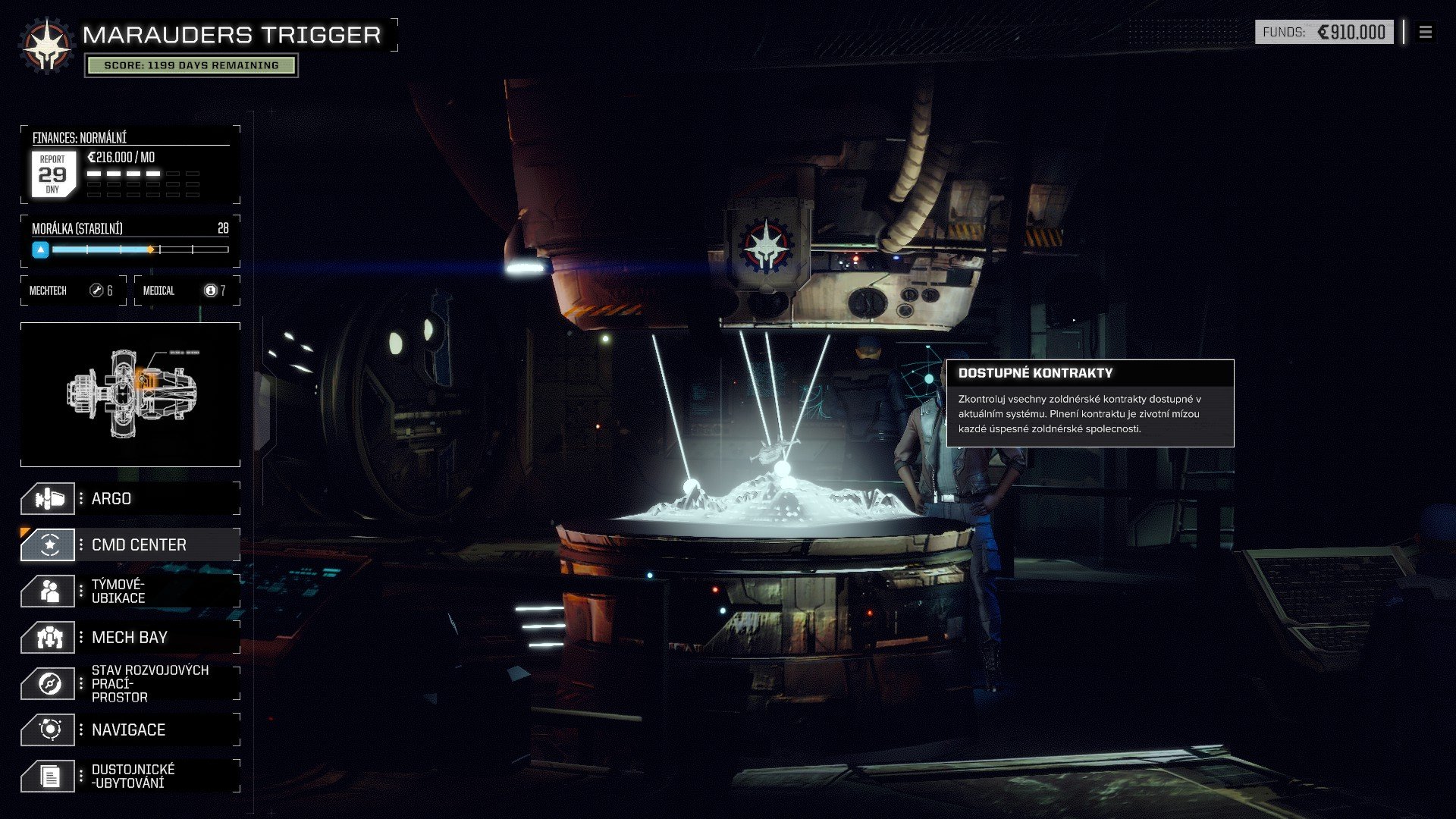Open Command Center via the star icon

tap(48, 544)
